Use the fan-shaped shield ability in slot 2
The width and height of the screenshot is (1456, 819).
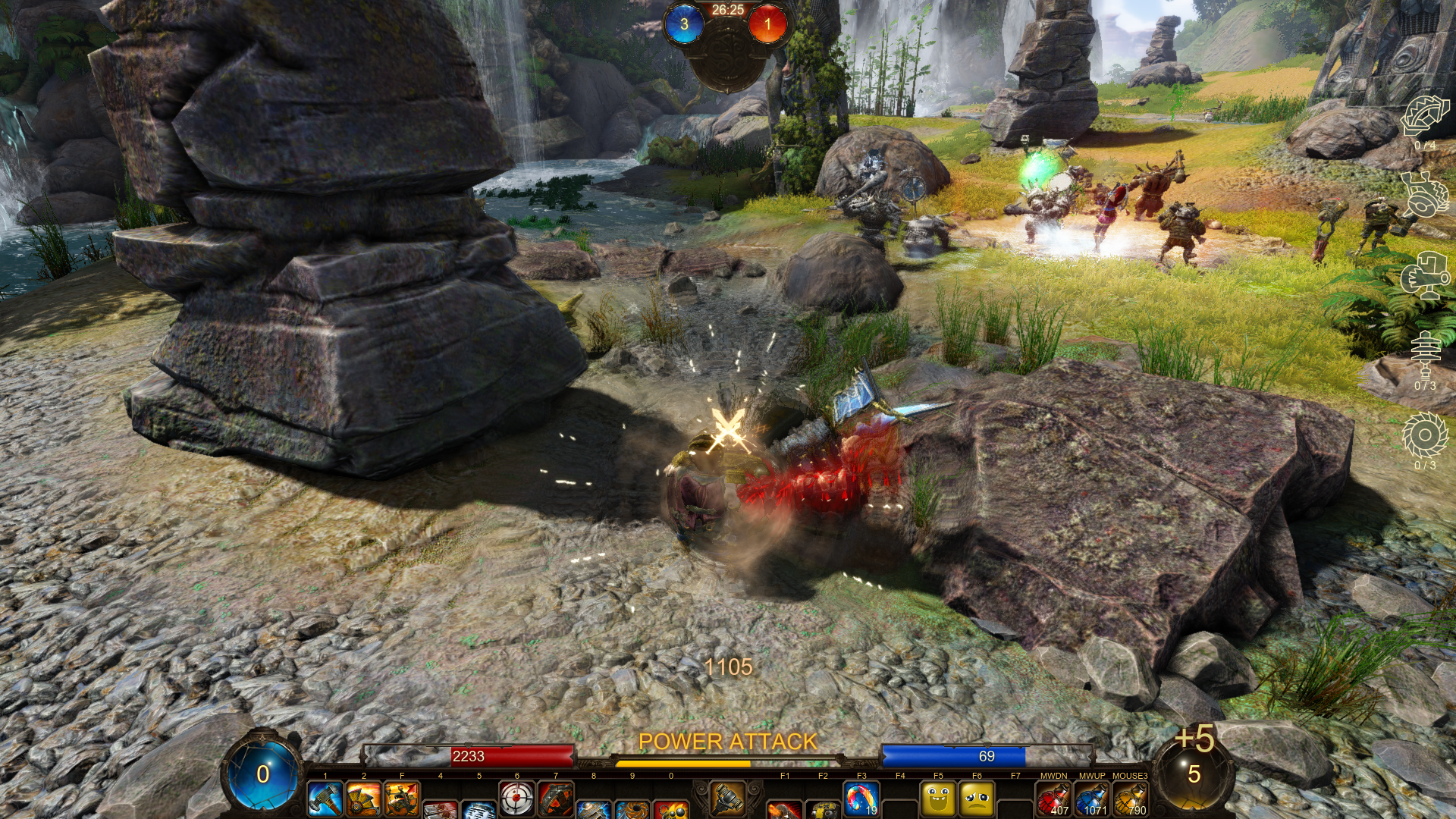[x=363, y=799]
